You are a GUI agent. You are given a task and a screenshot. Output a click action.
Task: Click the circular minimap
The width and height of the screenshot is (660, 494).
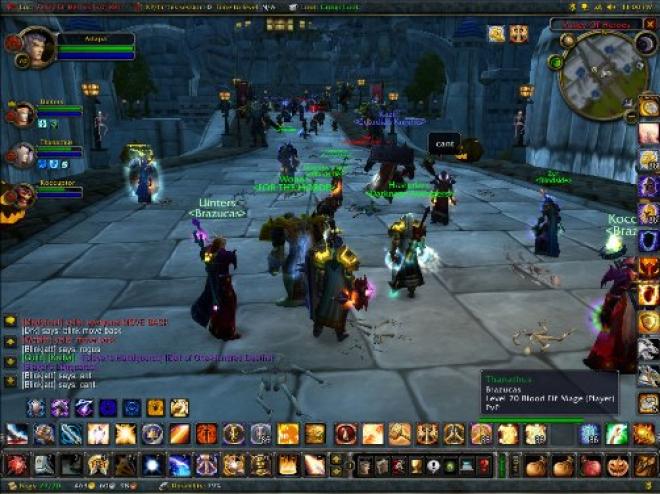[603, 76]
